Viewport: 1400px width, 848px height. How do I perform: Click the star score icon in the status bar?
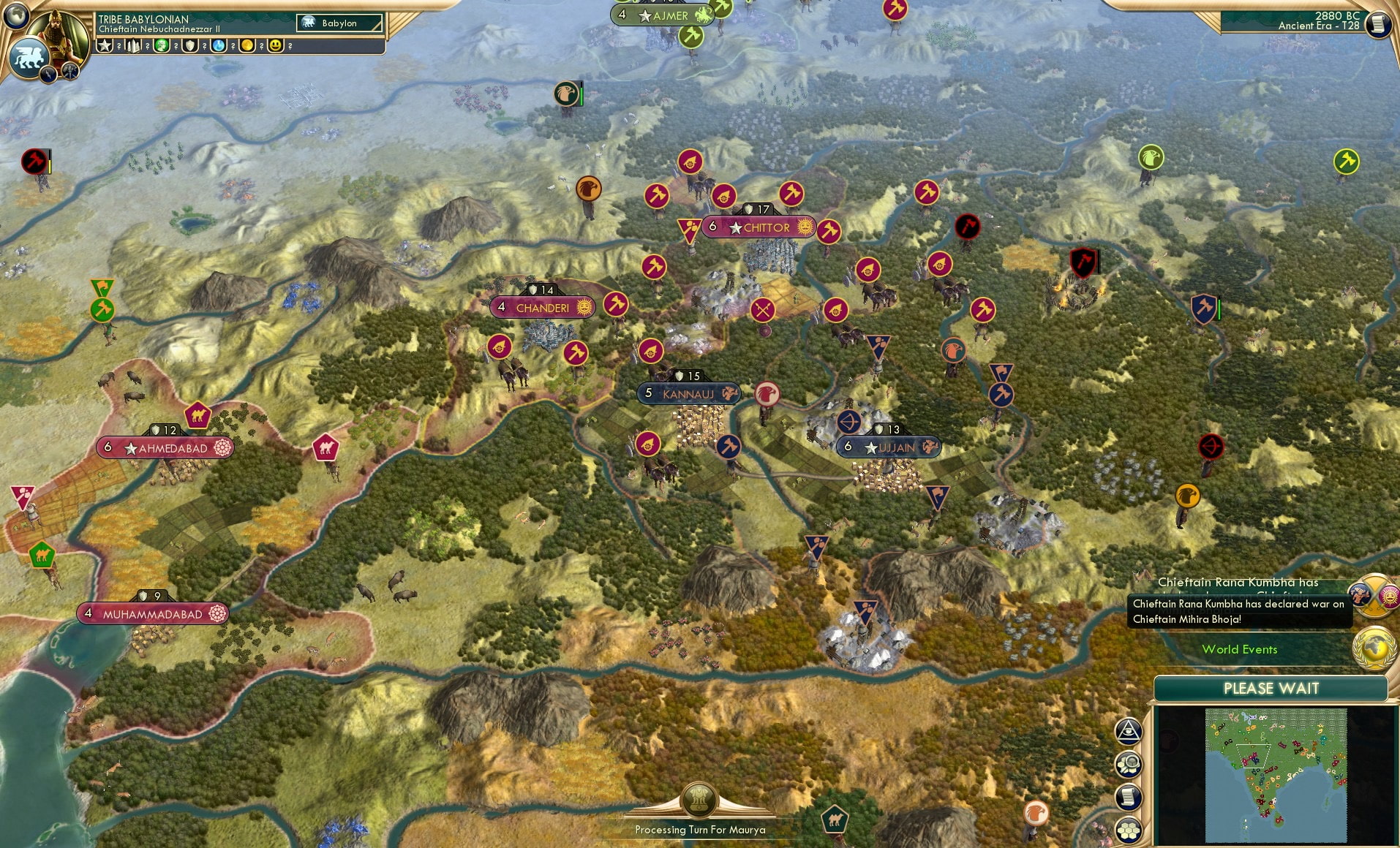105,46
